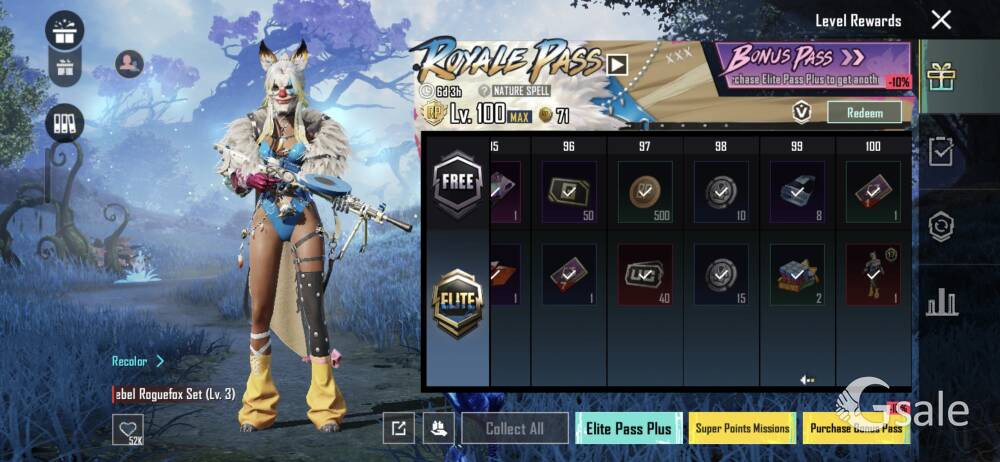Collect all rewards with Collect All
This screenshot has height=462, width=1000.
click(514, 428)
